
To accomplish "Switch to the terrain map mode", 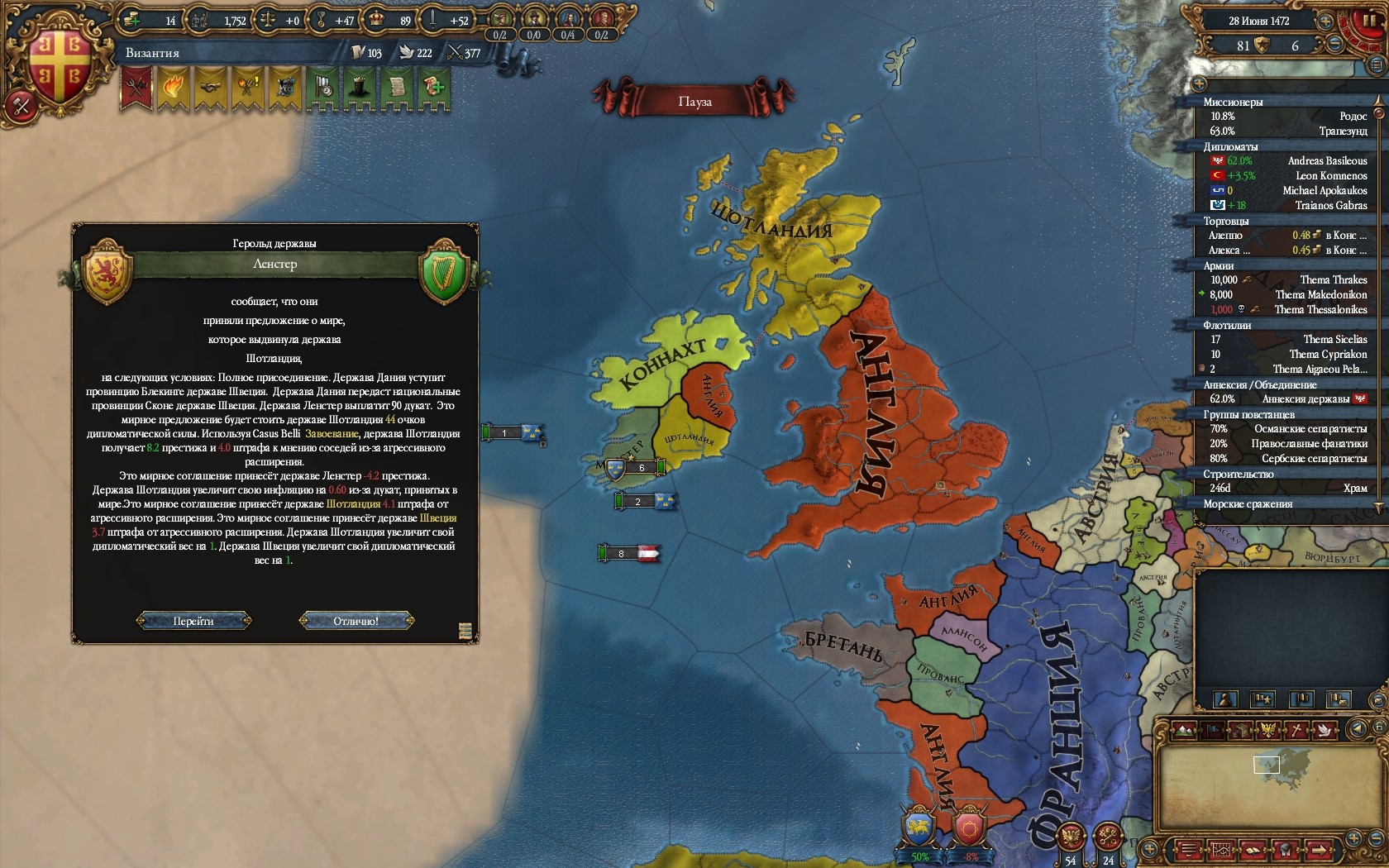I will point(1183,730).
